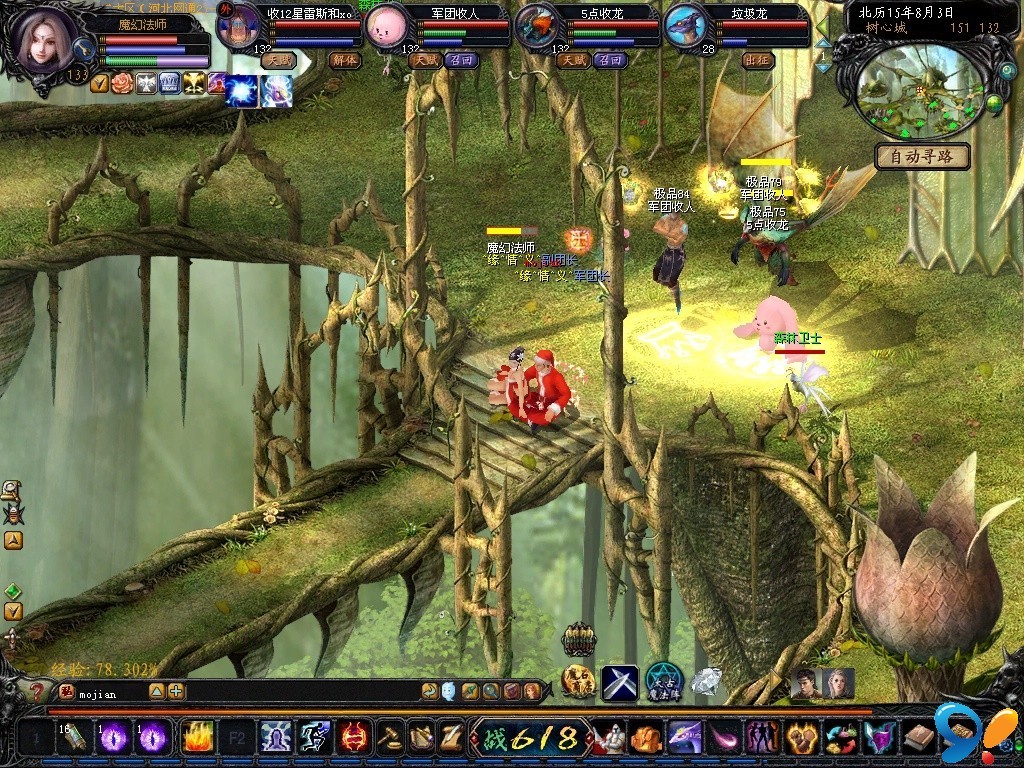Click the 出征 button for 垃圾龙
The width and height of the screenshot is (1024, 768).
click(x=758, y=60)
